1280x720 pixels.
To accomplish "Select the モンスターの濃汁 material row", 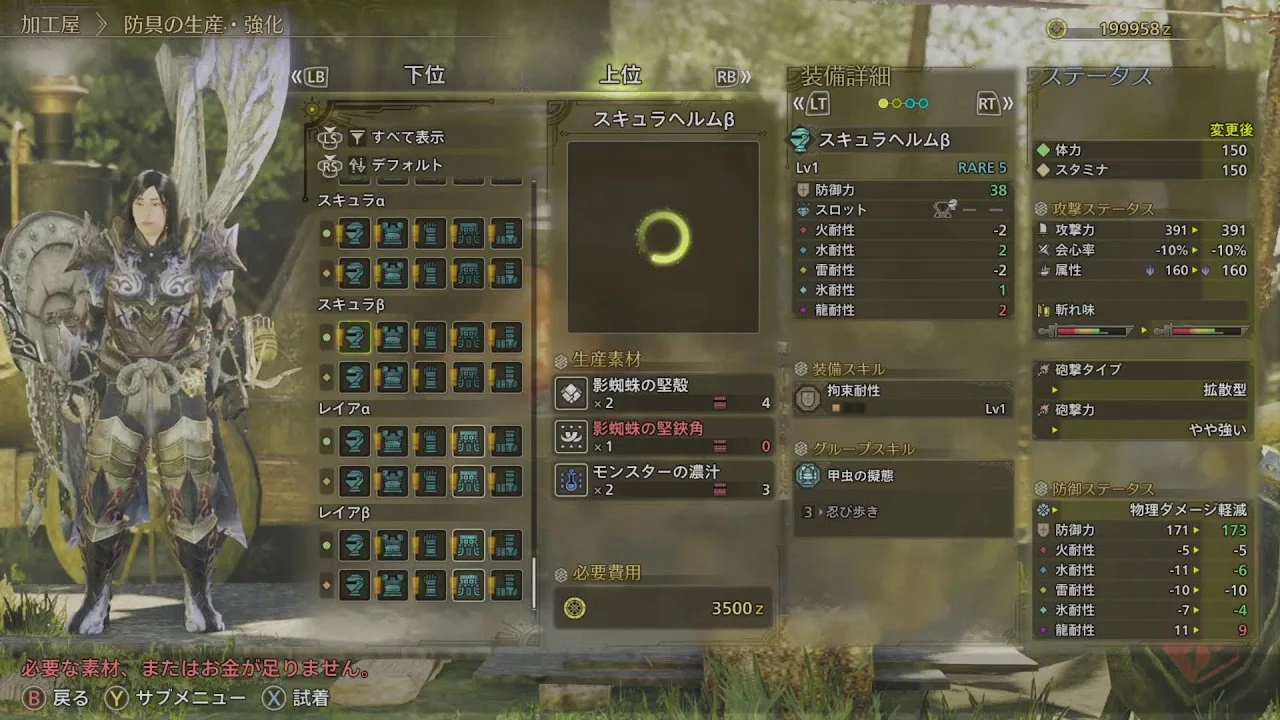I will (x=664, y=480).
